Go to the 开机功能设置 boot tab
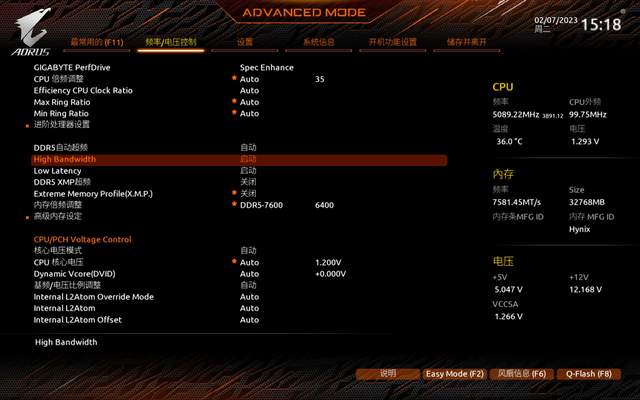Screen dimensions: 640x400 (392, 43)
